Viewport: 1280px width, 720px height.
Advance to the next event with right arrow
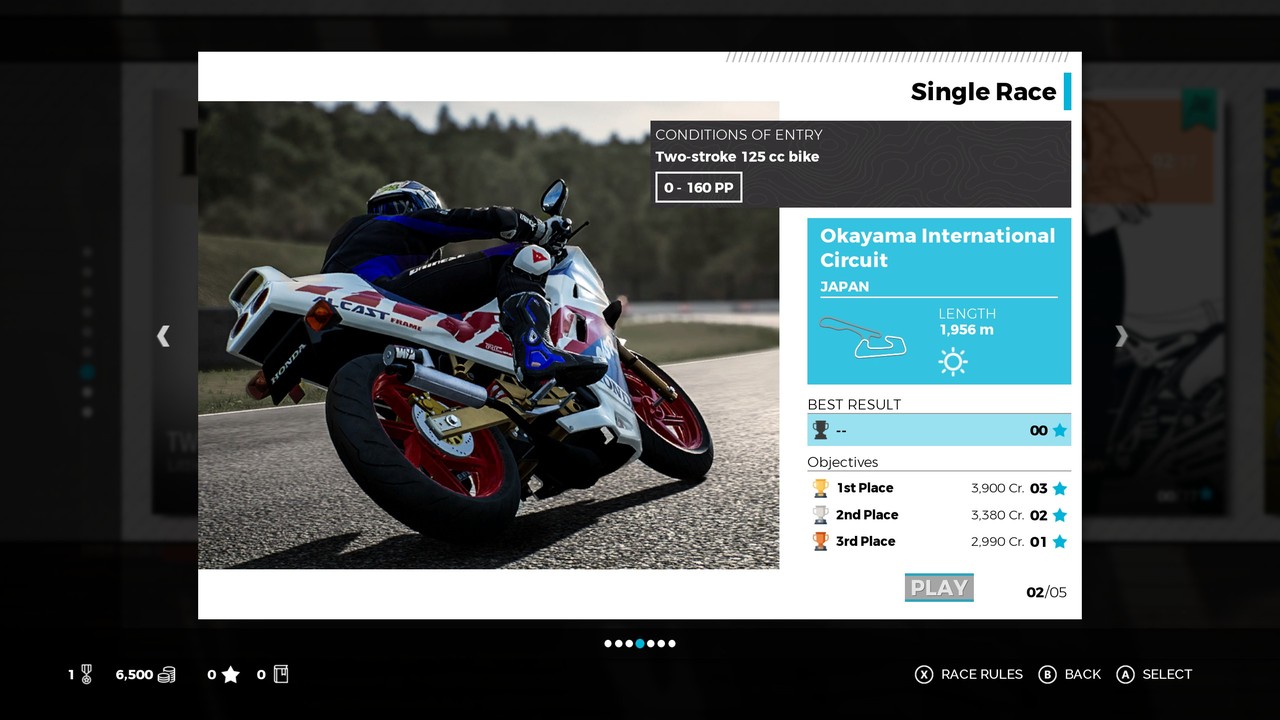(x=1121, y=337)
